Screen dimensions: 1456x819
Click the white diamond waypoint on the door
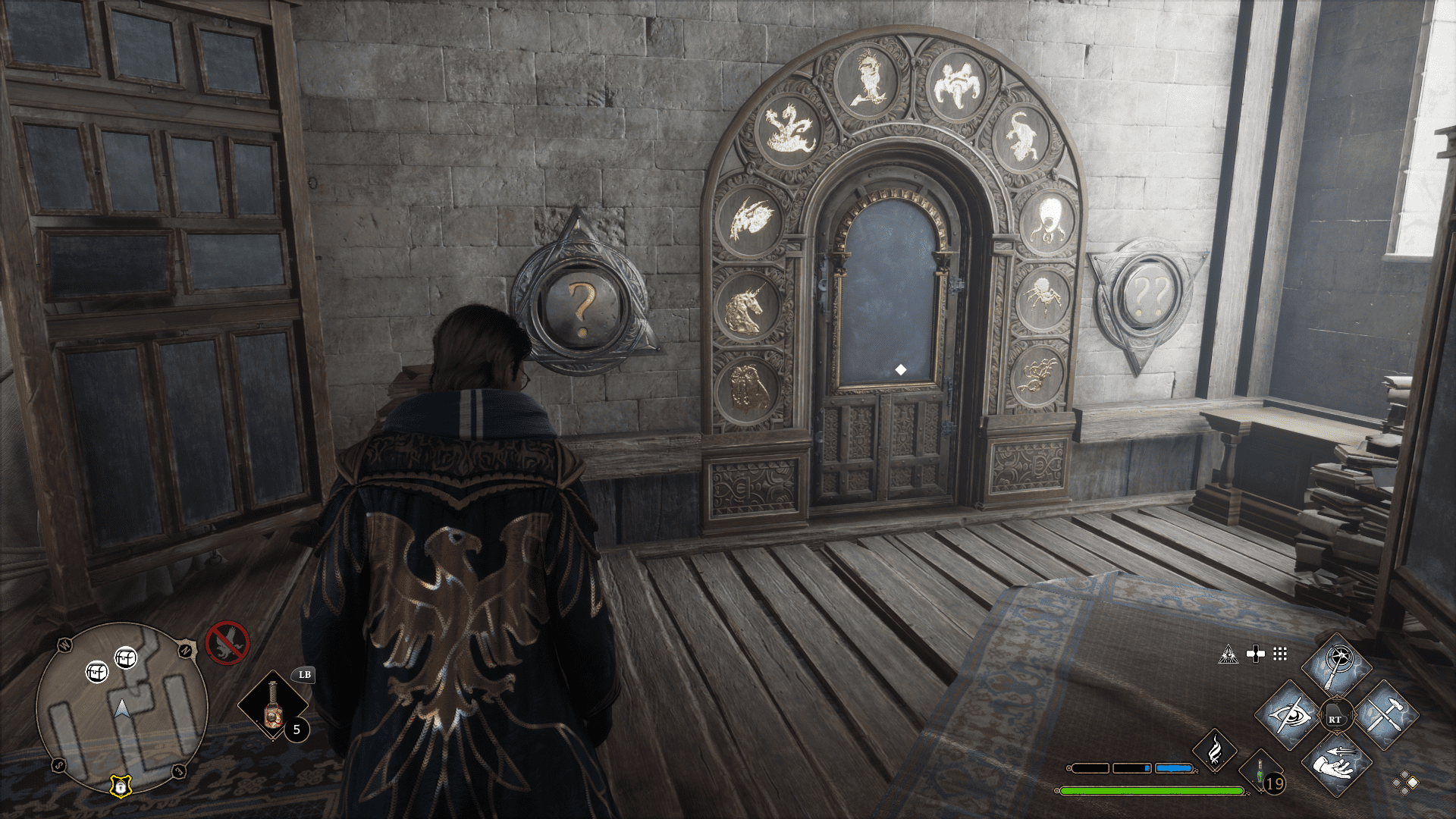tap(899, 371)
